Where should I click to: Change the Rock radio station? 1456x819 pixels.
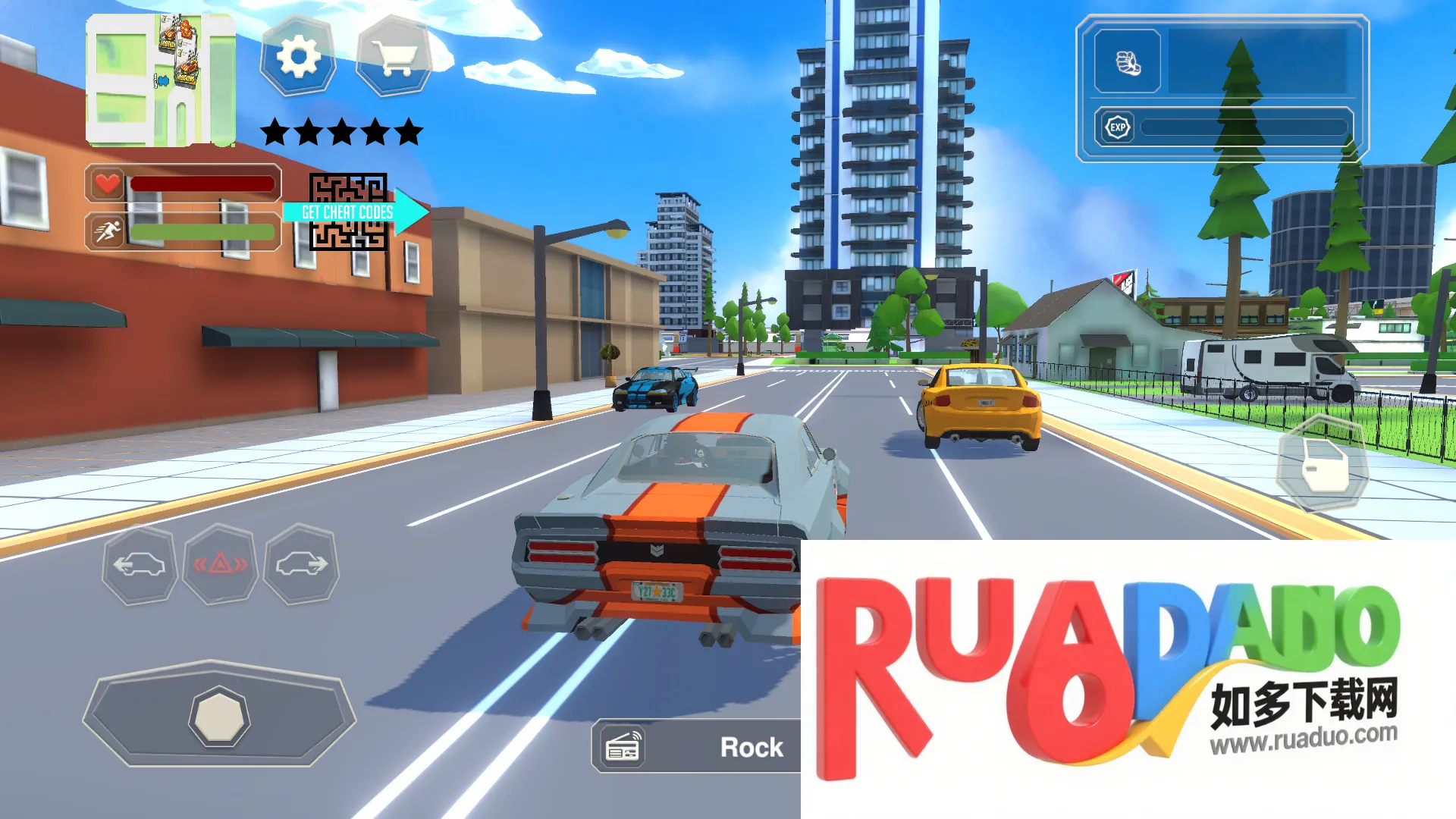coord(696,747)
